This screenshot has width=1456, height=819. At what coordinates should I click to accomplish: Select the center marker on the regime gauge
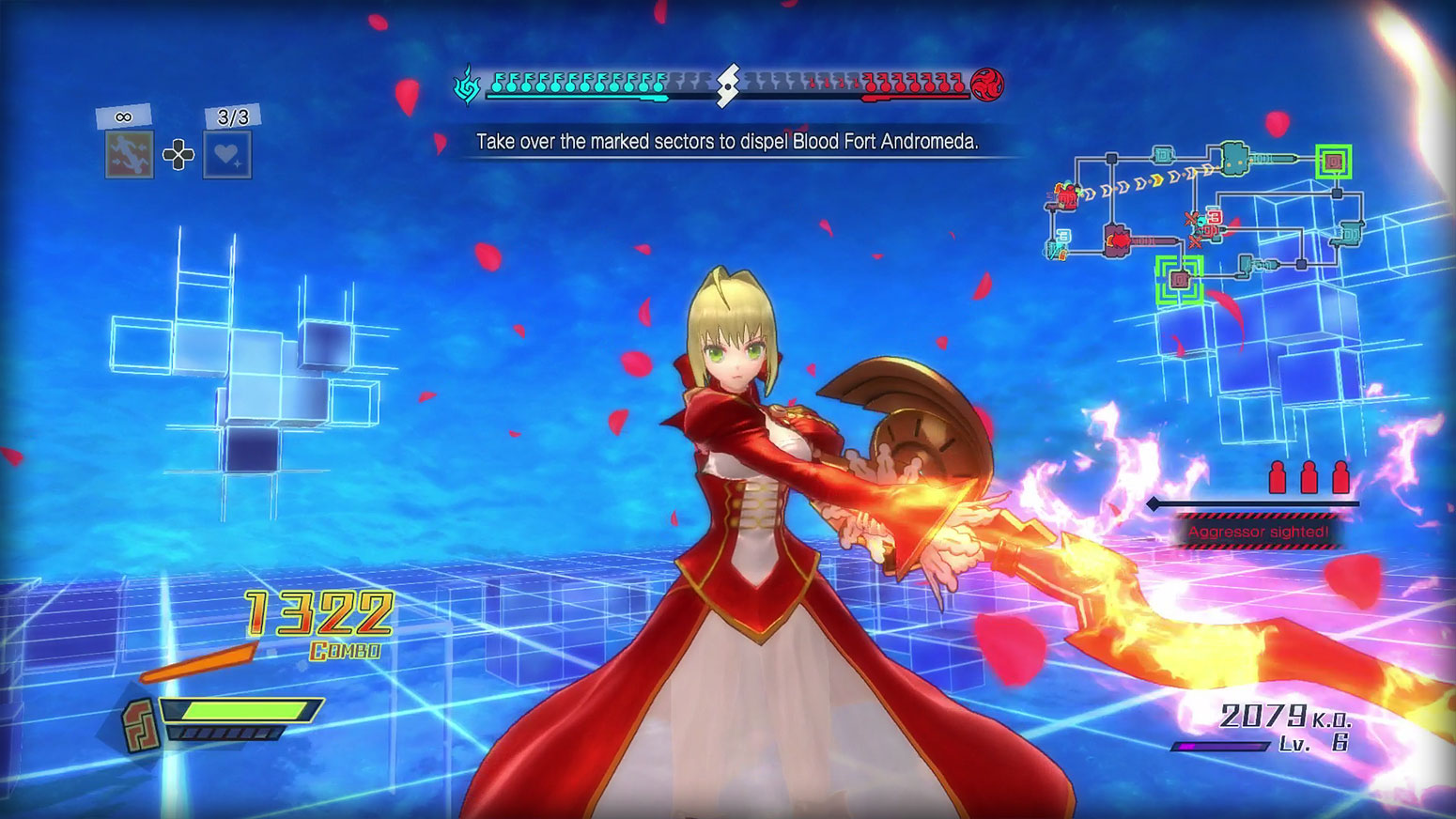(727, 85)
